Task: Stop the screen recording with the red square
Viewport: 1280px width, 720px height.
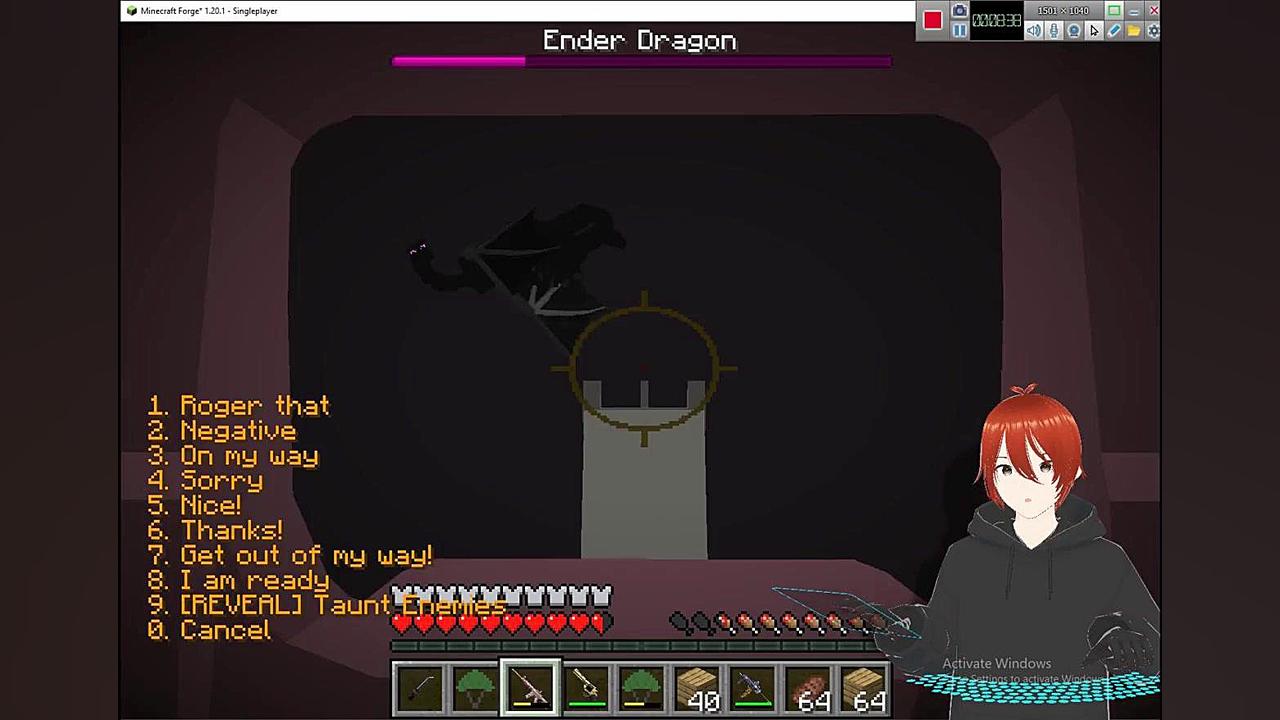Action: pos(933,21)
